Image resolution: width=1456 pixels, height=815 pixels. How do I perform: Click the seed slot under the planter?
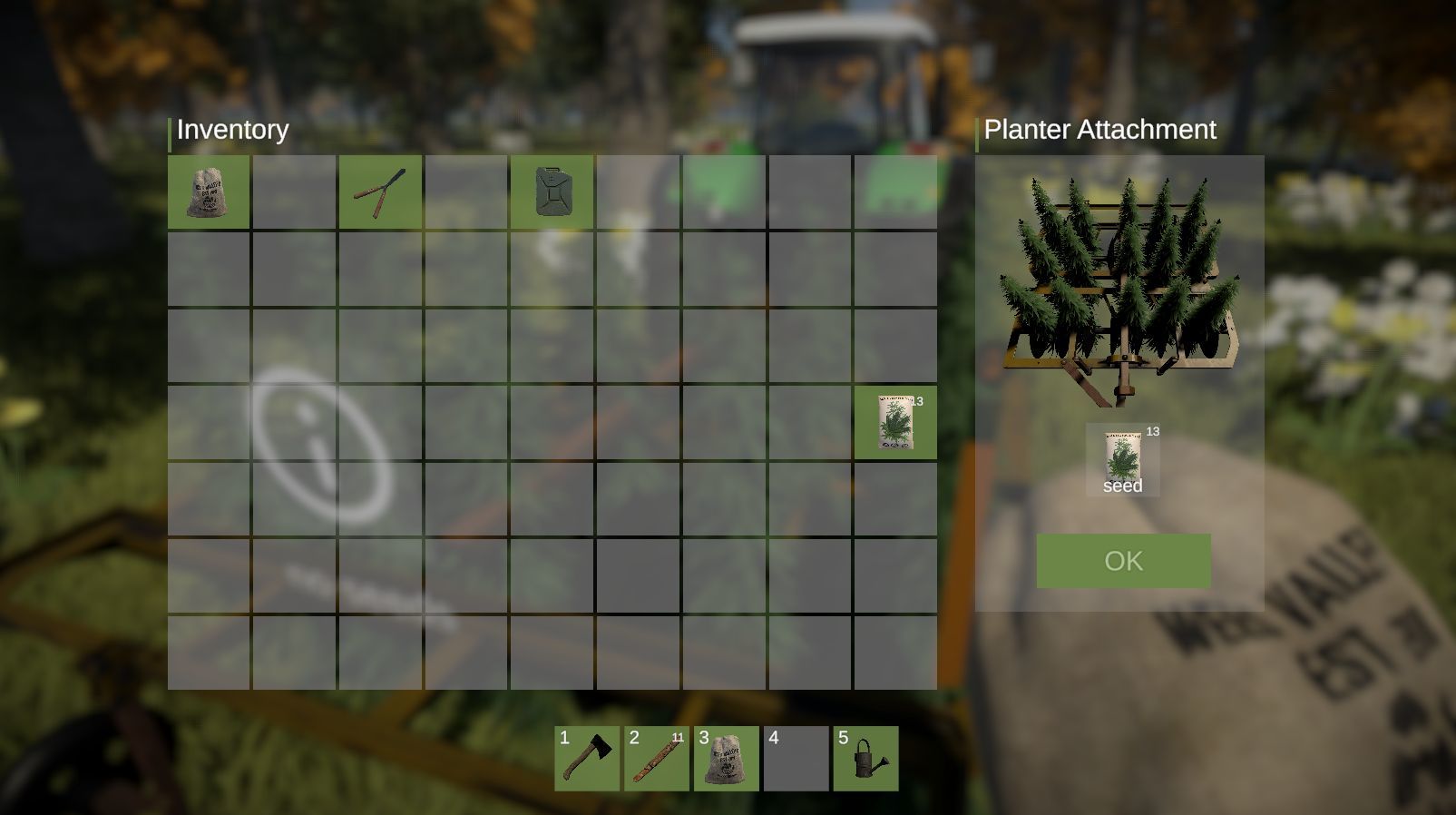pyautogui.click(x=1122, y=458)
